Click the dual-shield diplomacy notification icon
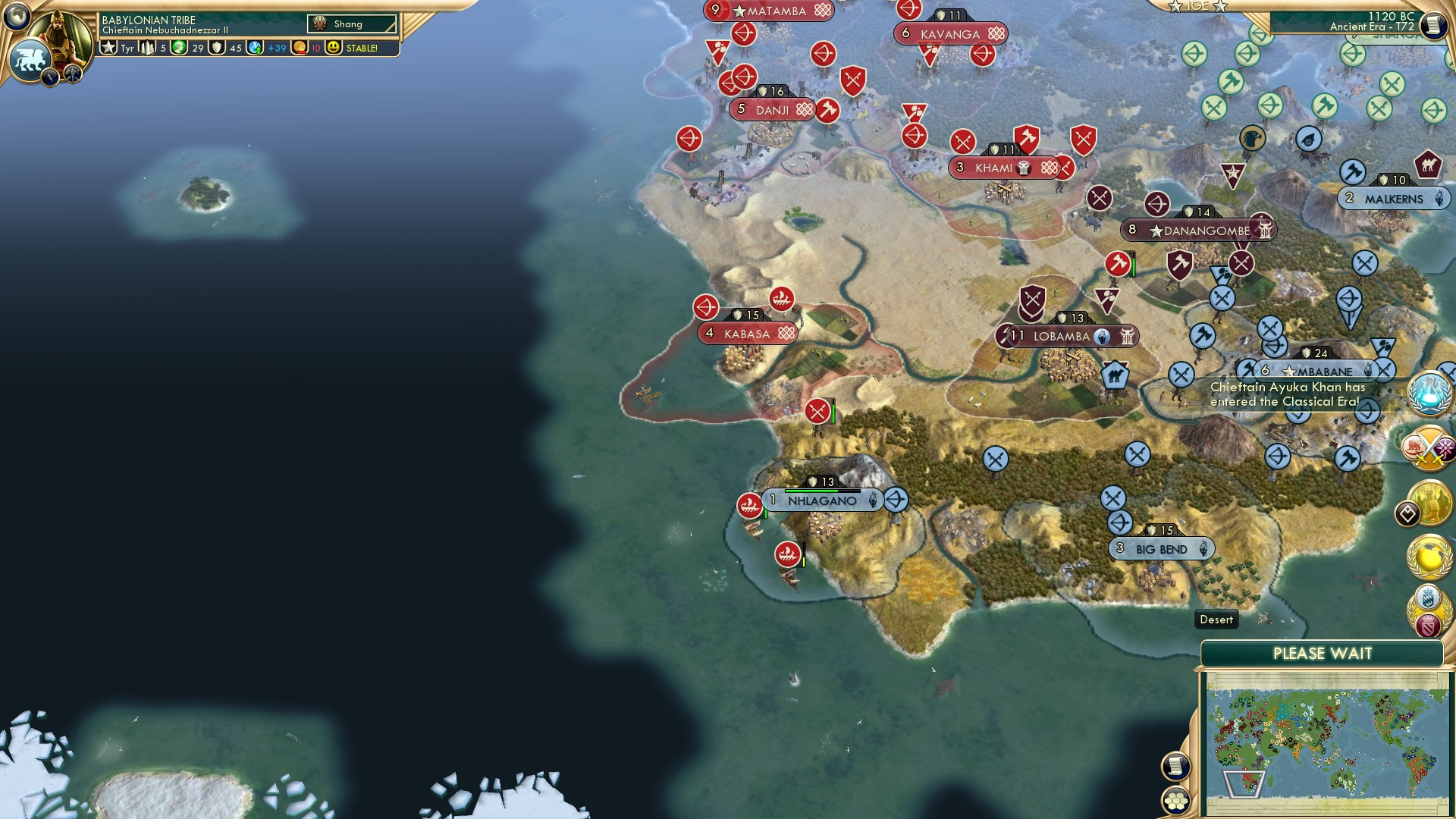This screenshot has height=819, width=1456. [x=1429, y=609]
